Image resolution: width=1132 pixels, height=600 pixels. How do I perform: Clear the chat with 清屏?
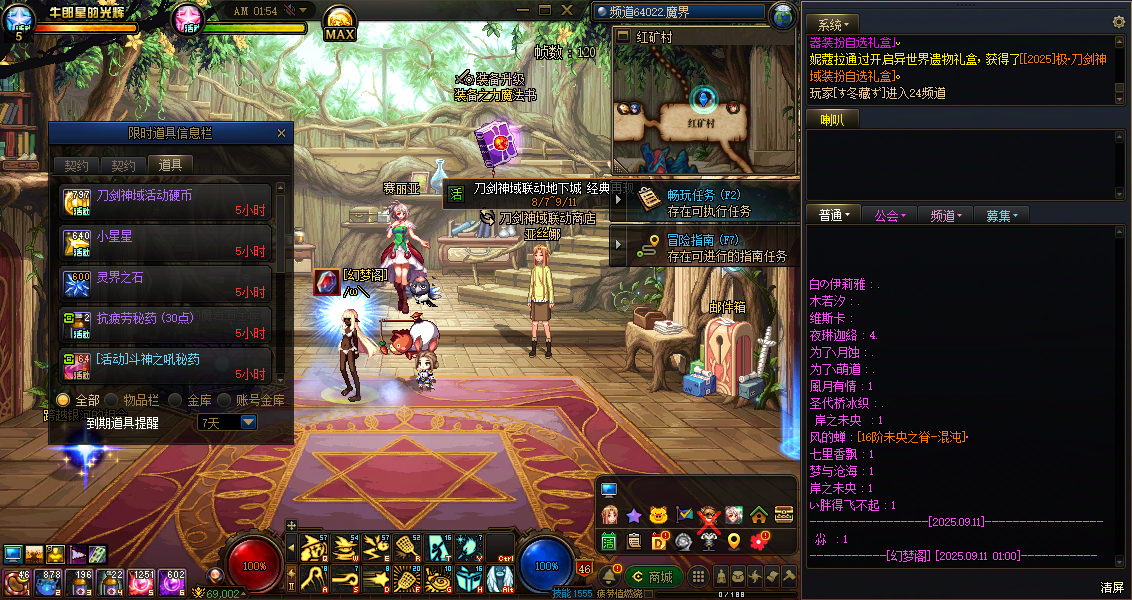tap(1112, 587)
